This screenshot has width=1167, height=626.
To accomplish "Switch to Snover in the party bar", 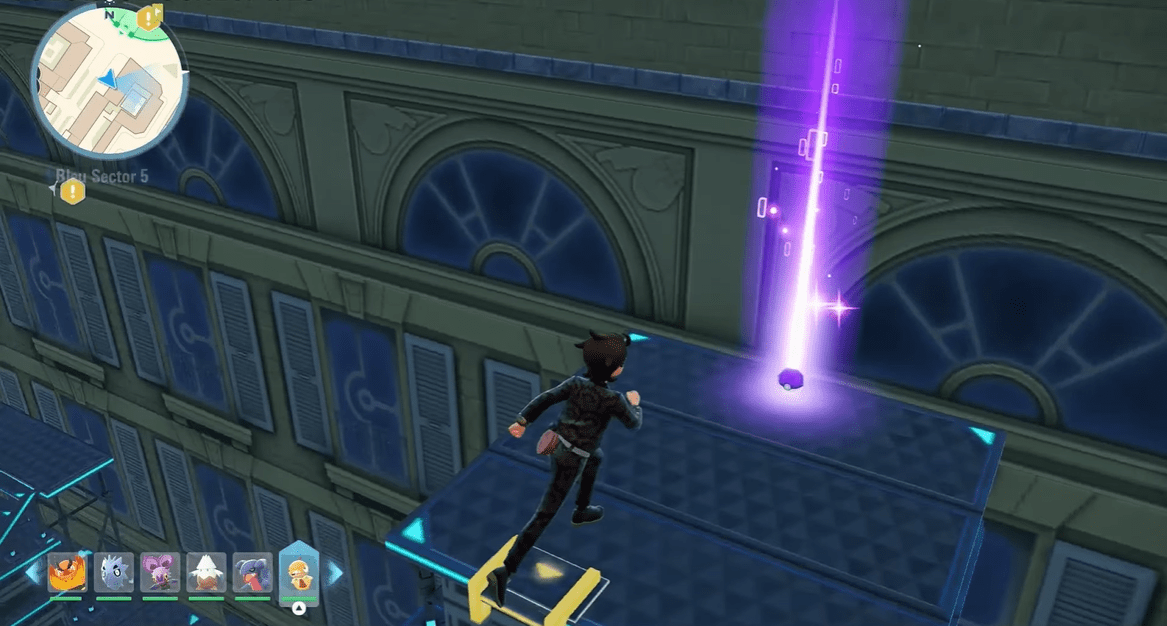I will [206, 574].
